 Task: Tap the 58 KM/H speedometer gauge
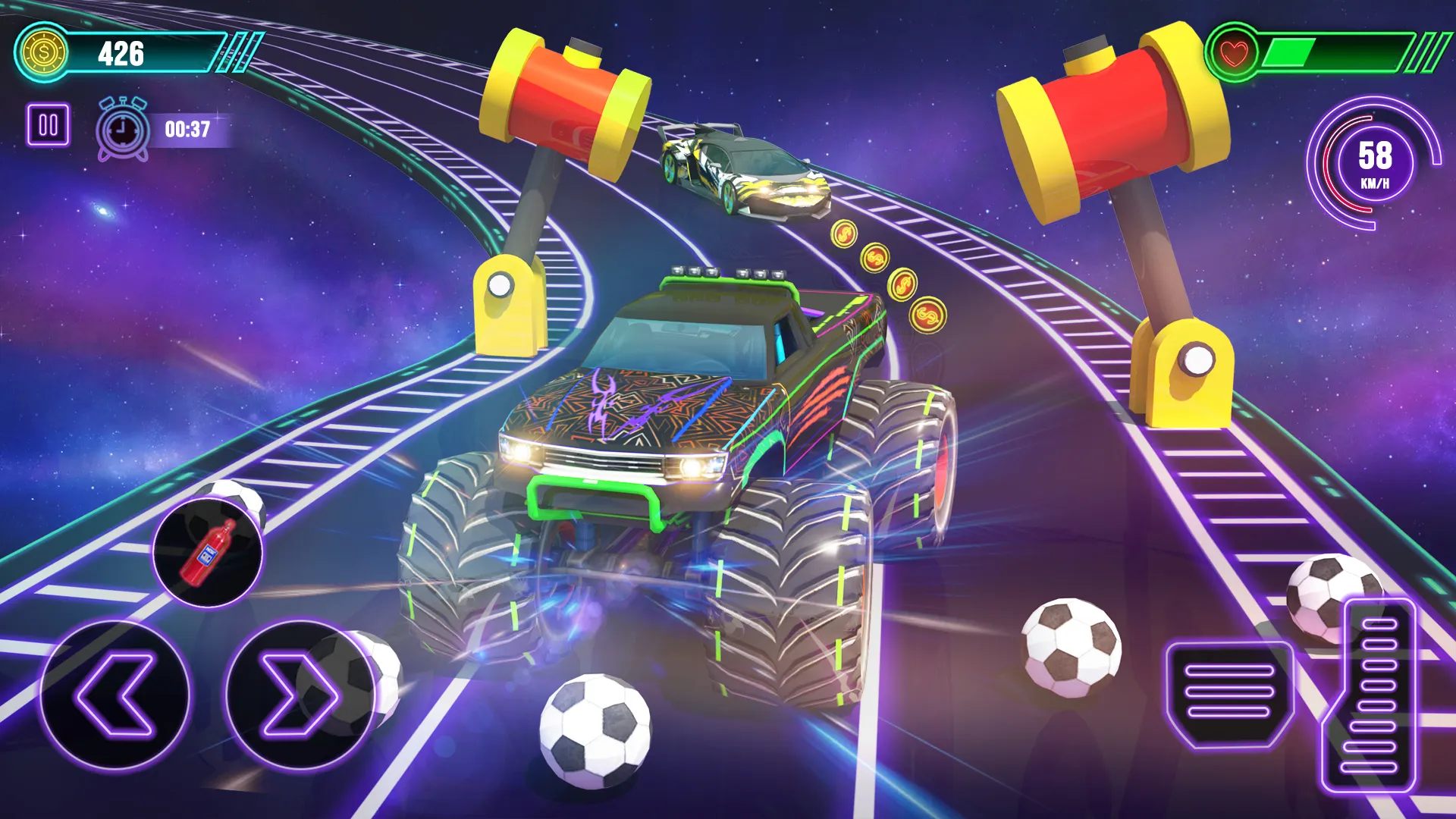(1376, 163)
